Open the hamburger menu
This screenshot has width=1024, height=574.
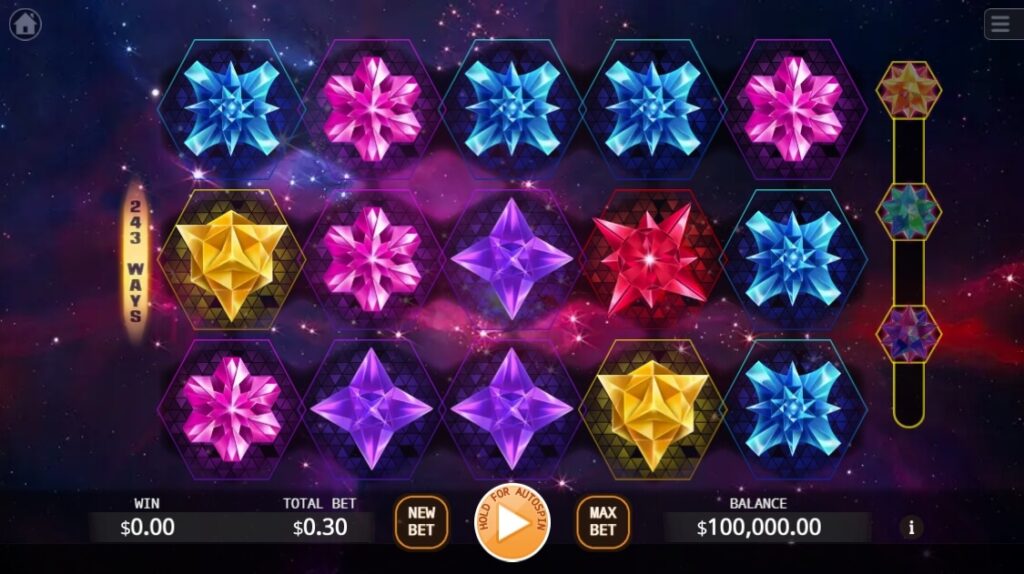tap(1001, 24)
